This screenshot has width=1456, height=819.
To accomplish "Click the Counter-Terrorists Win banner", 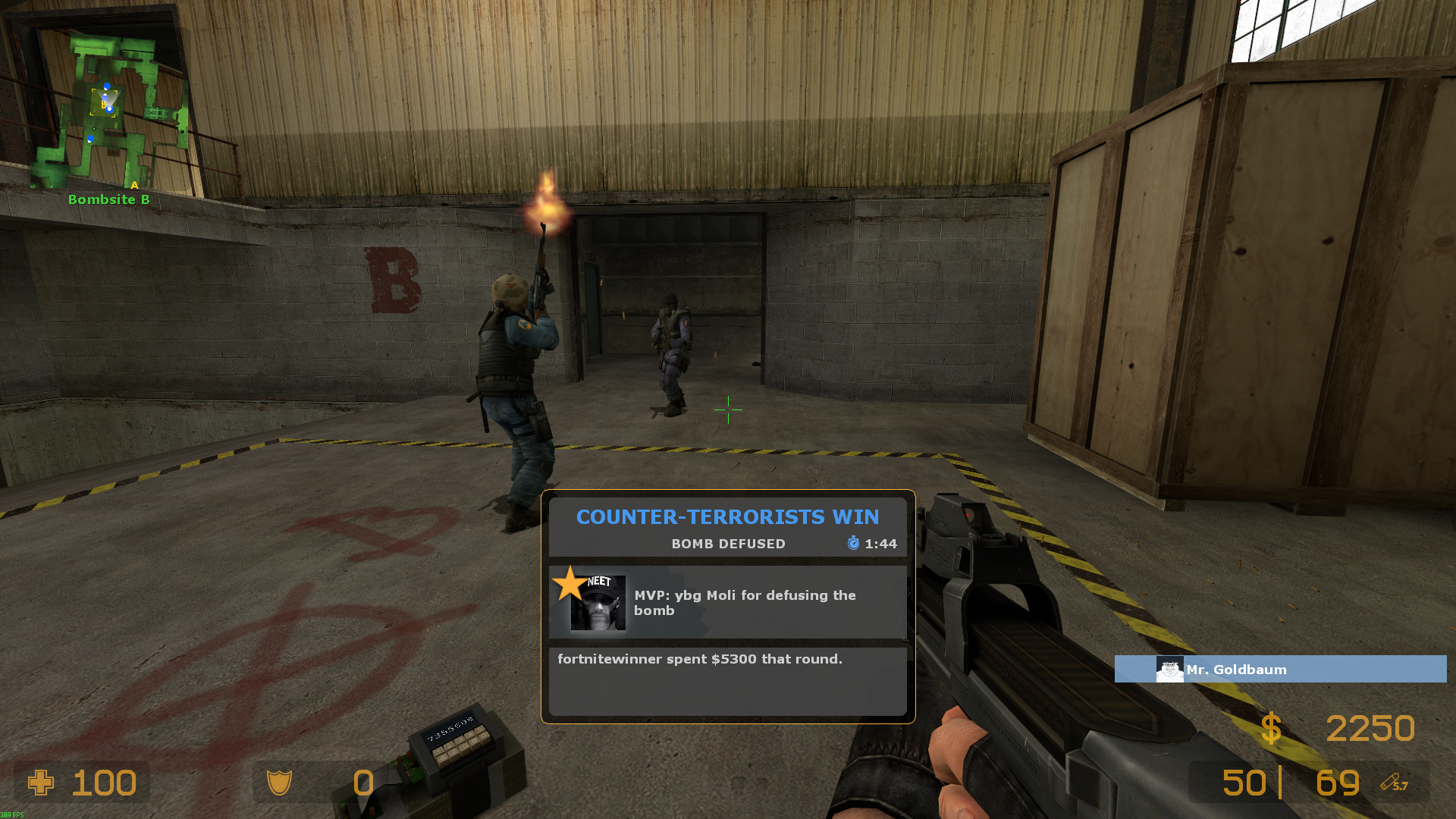I will pyautogui.click(x=727, y=517).
